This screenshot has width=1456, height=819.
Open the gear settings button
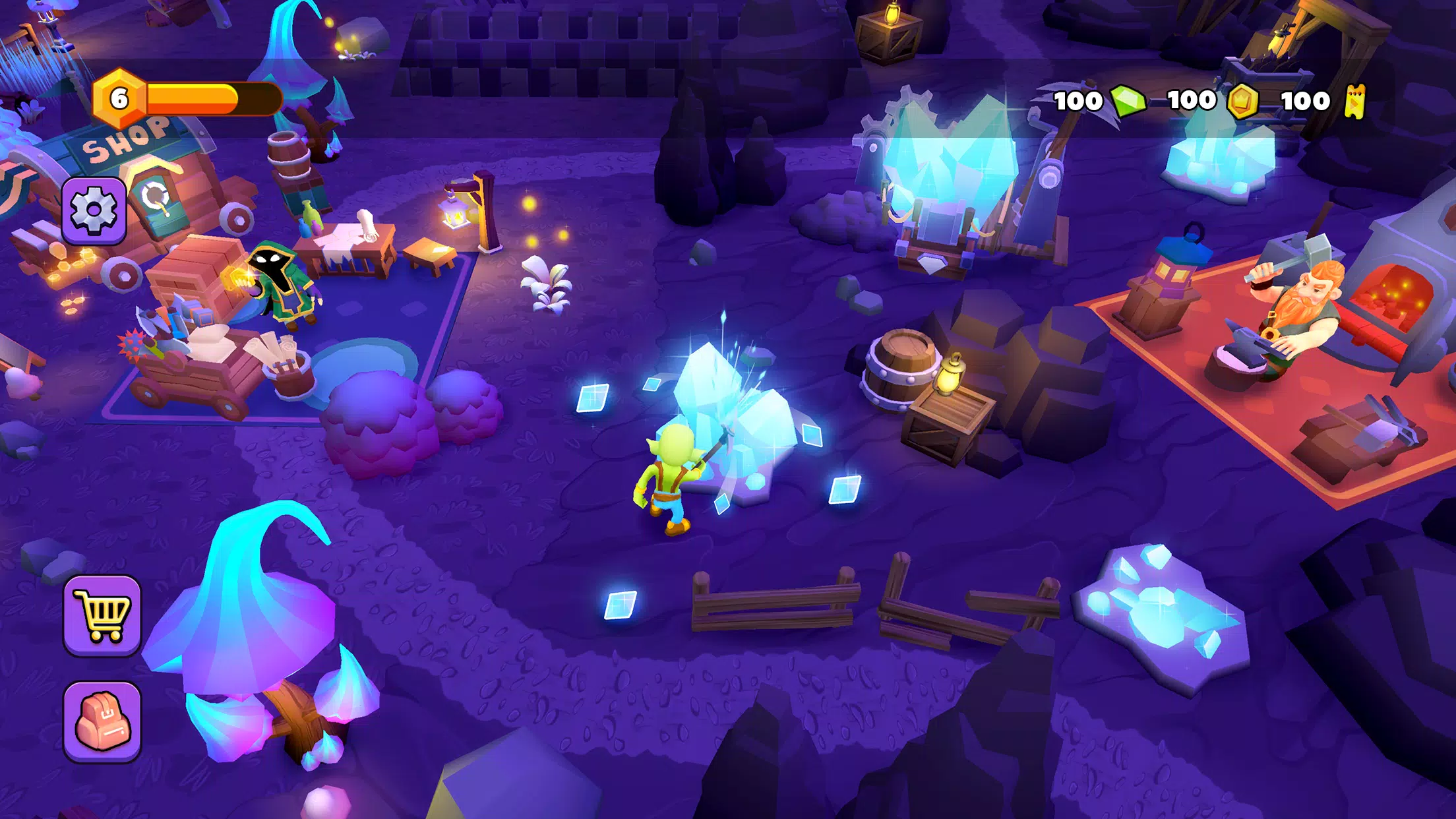[x=94, y=210]
